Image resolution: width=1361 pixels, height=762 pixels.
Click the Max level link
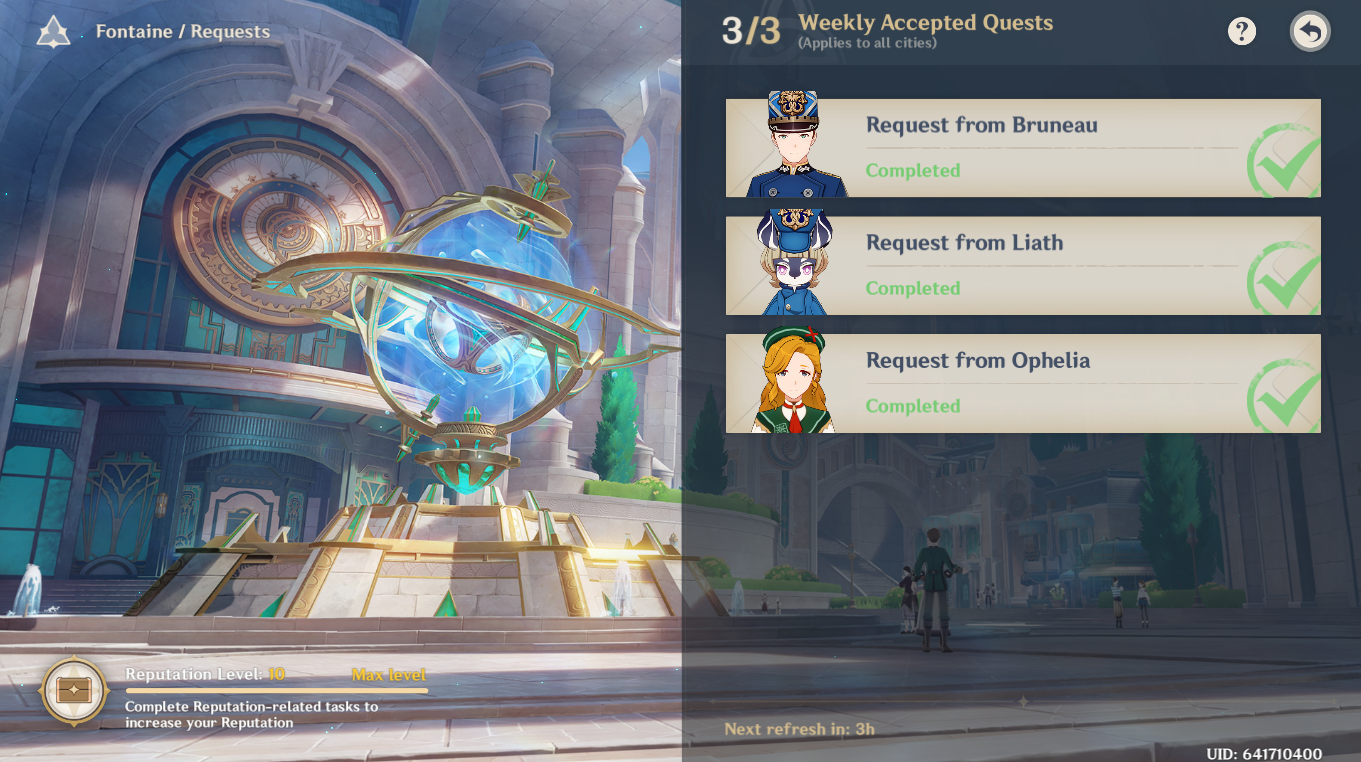[x=391, y=674]
